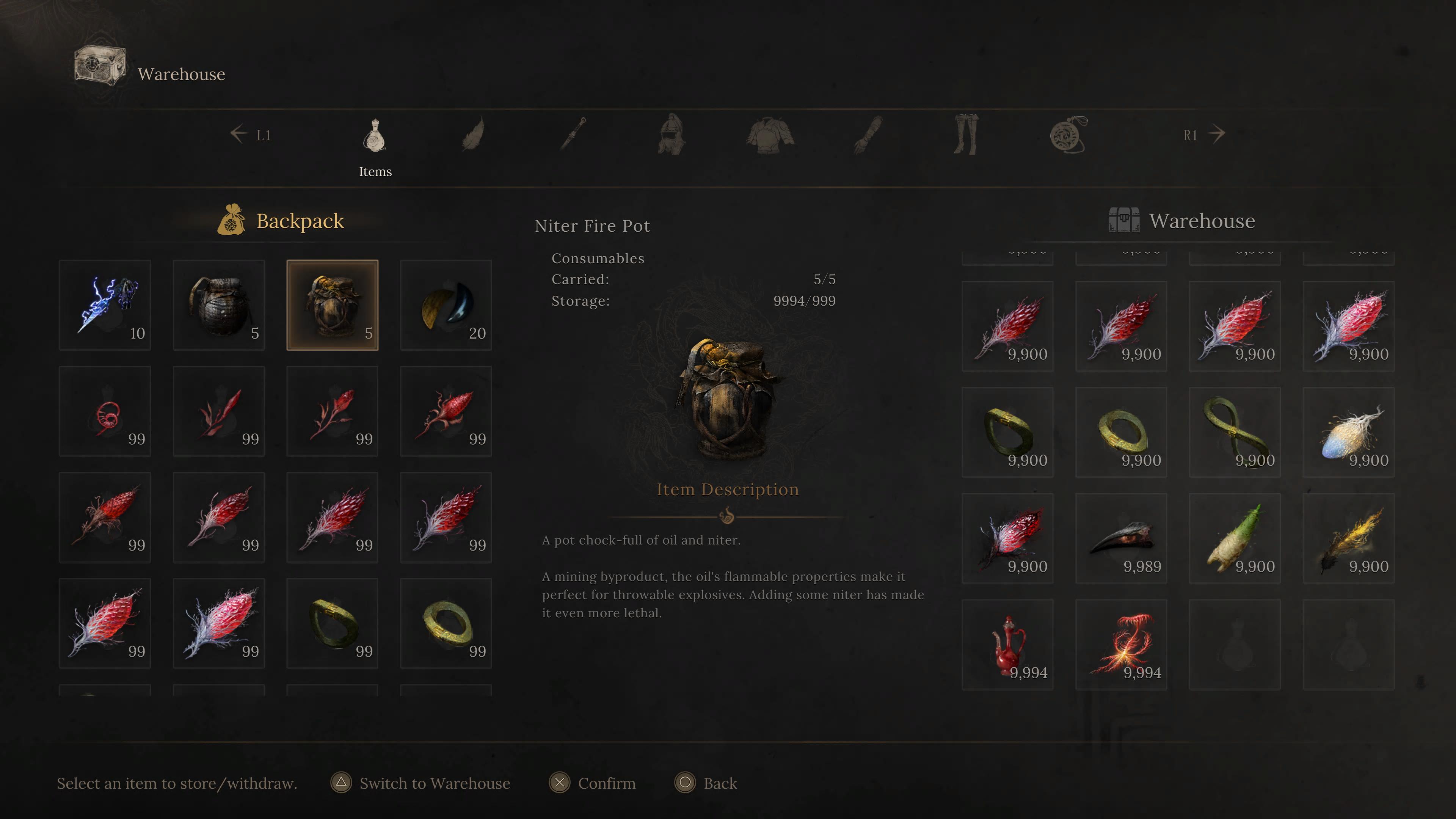Select the dark beak item with 9,989
This screenshot has width=1456, height=819.
(1122, 539)
